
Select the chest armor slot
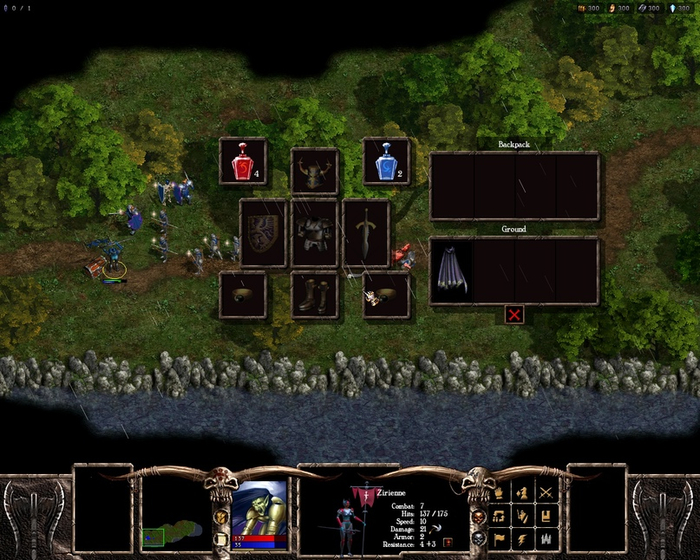tap(314, 232)
